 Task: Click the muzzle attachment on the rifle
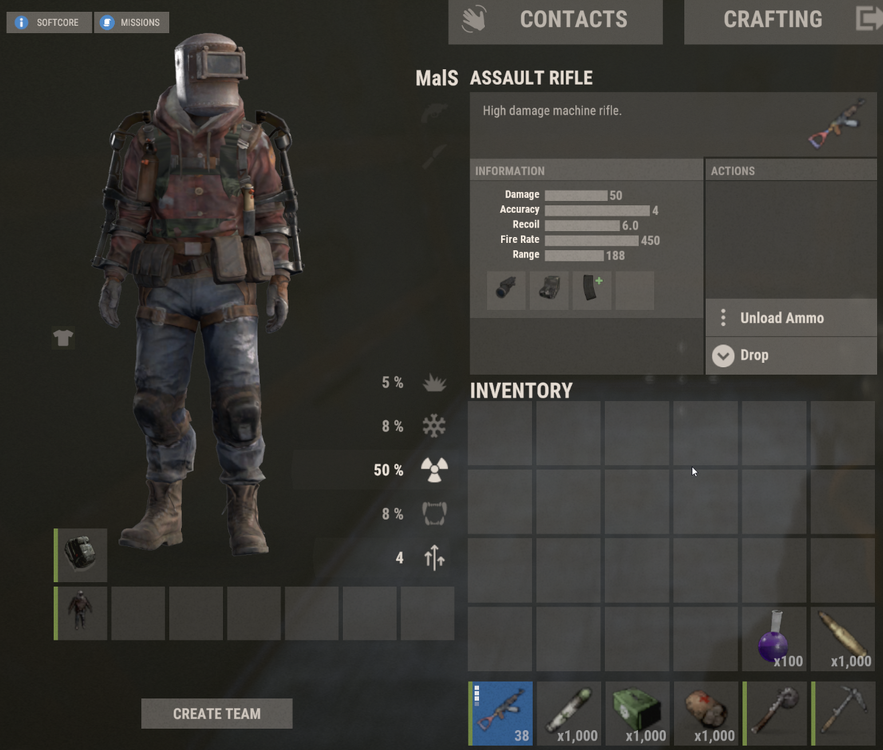(506, 290)
